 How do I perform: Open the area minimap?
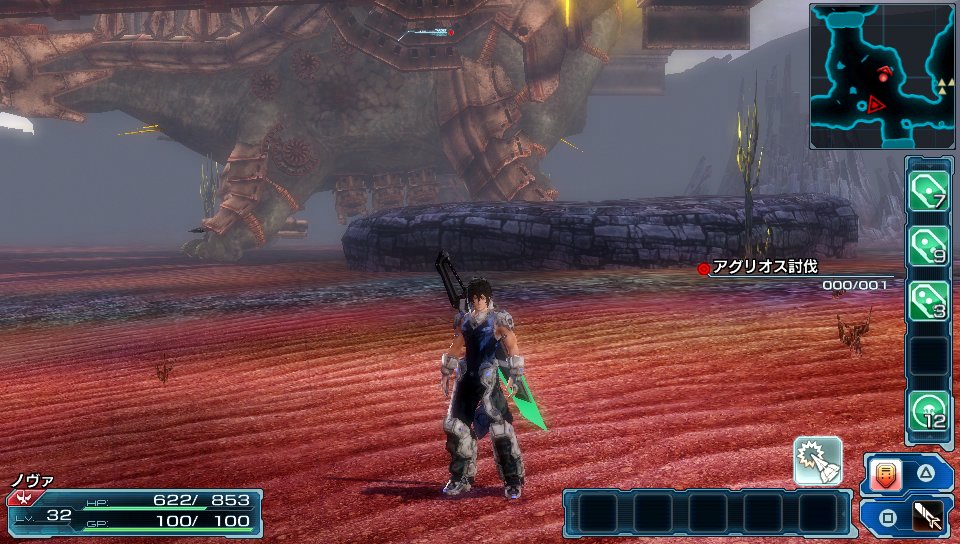click(x=882, y=76)
